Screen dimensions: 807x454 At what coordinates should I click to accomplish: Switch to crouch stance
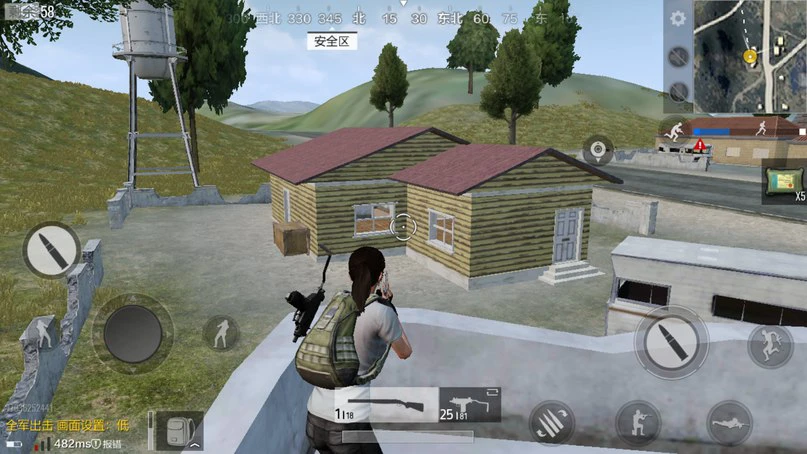(637, 422)
